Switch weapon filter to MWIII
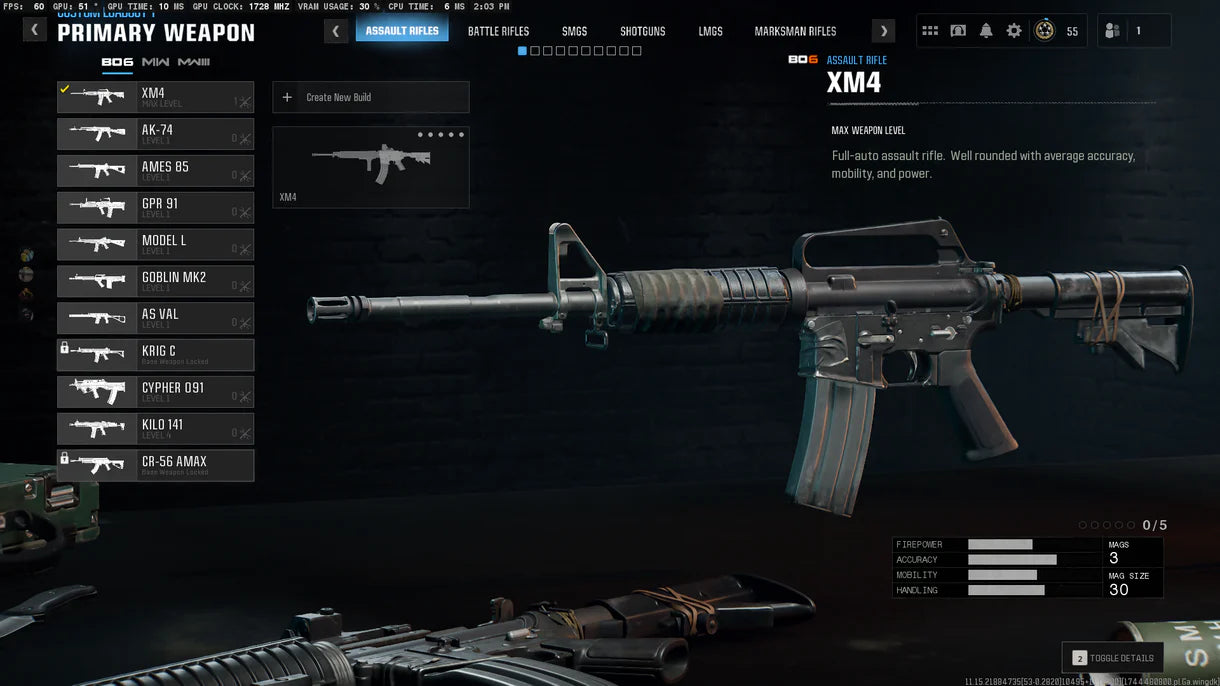 click(193, 62)
